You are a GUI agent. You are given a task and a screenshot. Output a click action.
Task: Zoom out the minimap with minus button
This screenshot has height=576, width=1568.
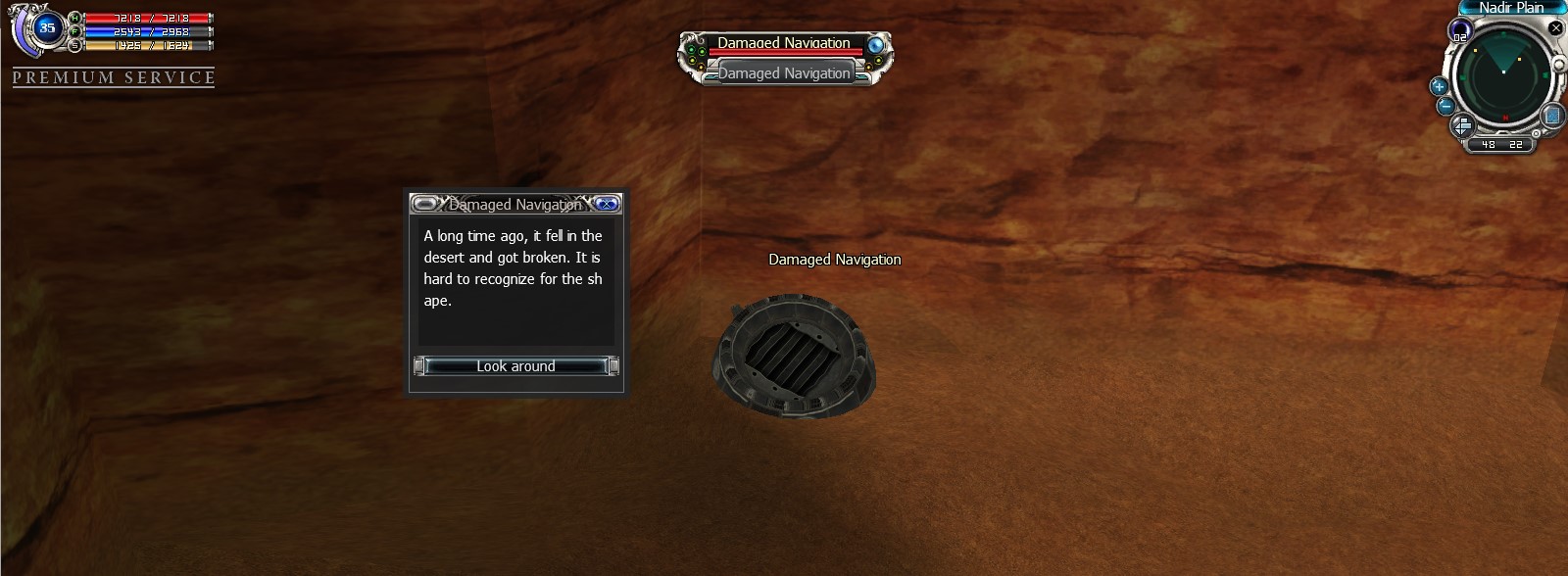[1445, 106]
